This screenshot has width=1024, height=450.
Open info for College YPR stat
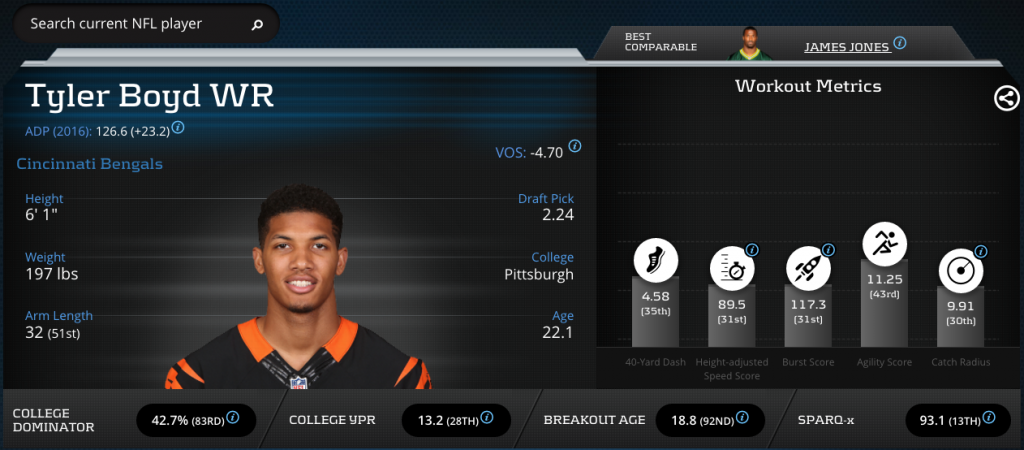point(488,417)
